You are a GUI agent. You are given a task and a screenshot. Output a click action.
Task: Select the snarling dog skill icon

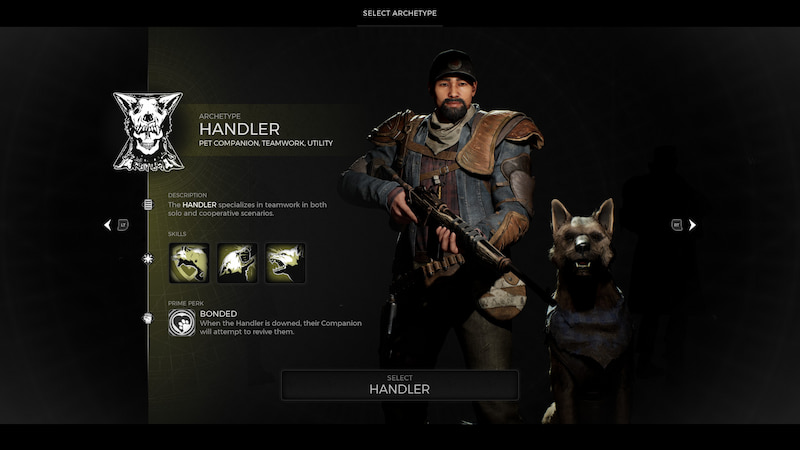[286, 263]
